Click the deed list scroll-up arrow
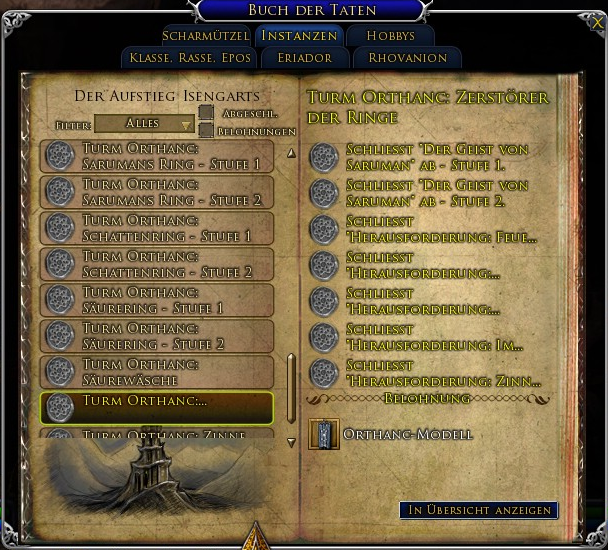This screenshot has height=550, width=608. coord(291,154)
